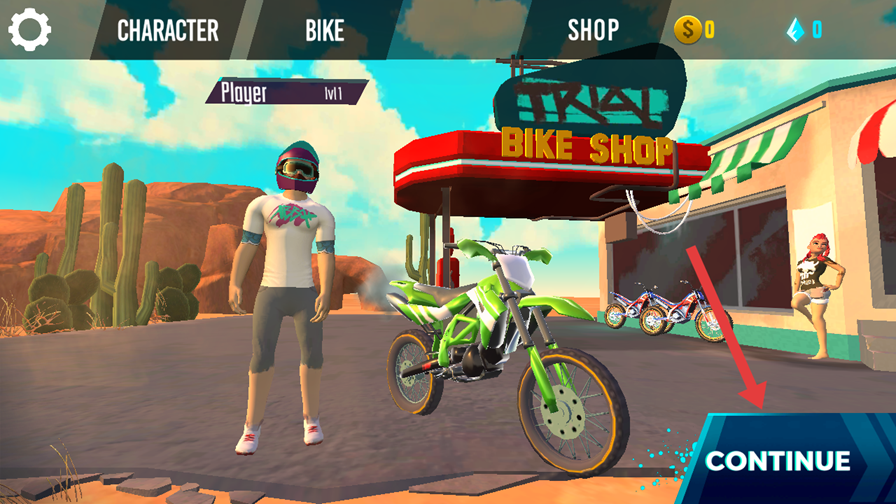
Task: Switch to the Character tab
Action: (x=167, y=30)
